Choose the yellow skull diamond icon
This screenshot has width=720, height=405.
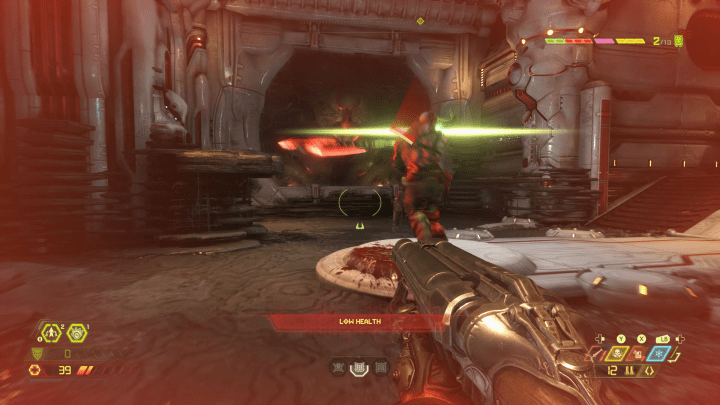pyautogui.click(x=619, y=352)
